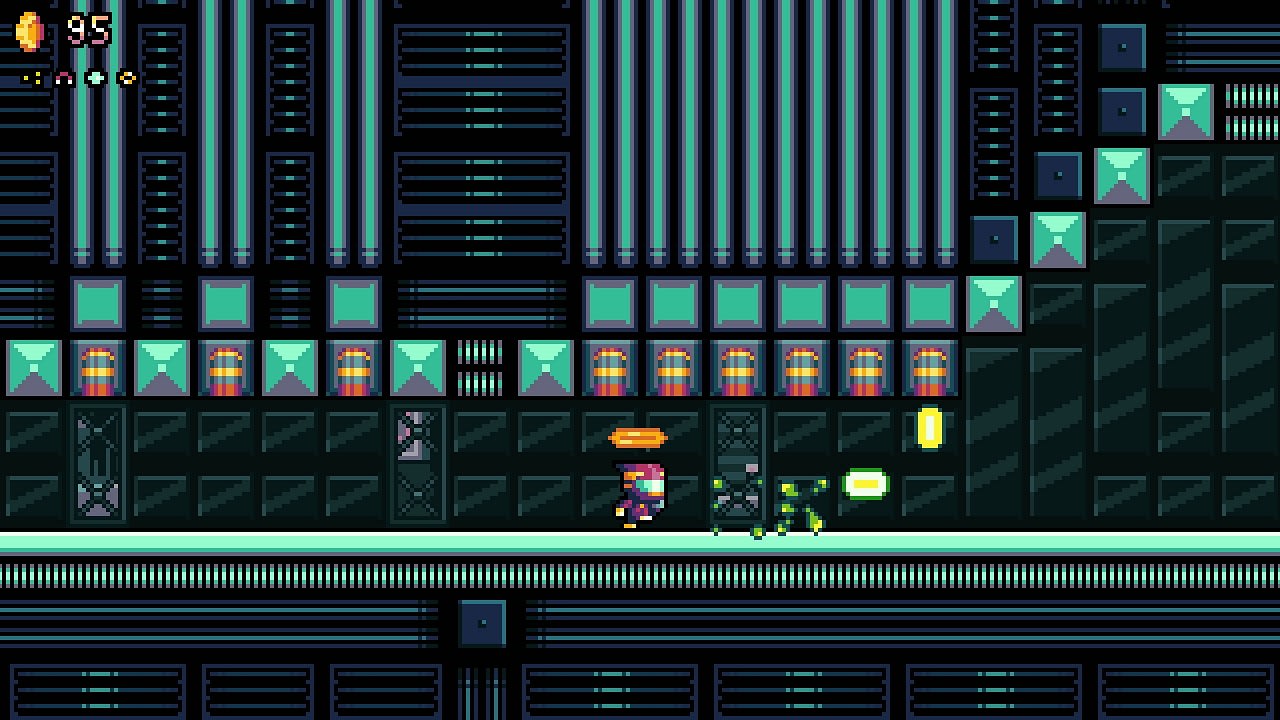Click the splattered green enemy on the floor
The image size is (1280, 720).
click(x=795, y=505)
